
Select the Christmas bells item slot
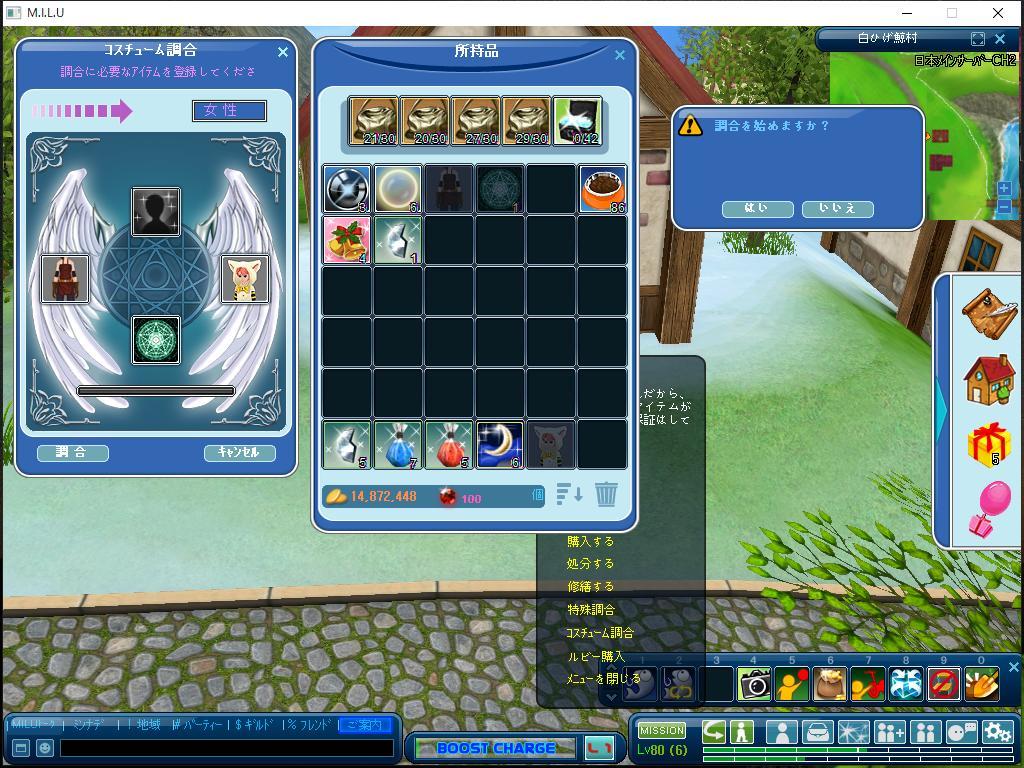click(346, 240)
